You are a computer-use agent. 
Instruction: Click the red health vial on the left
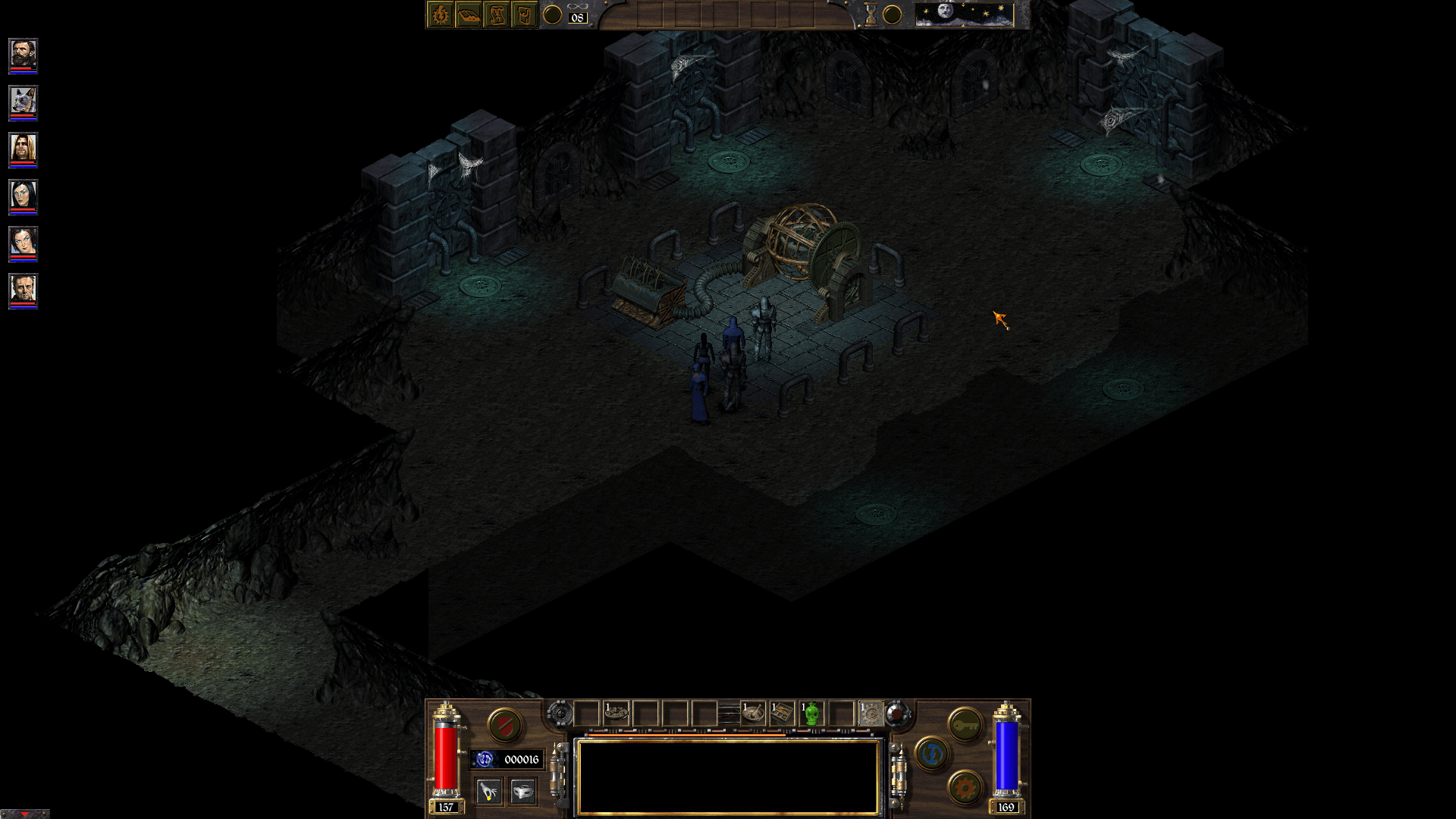pos(445,757)
